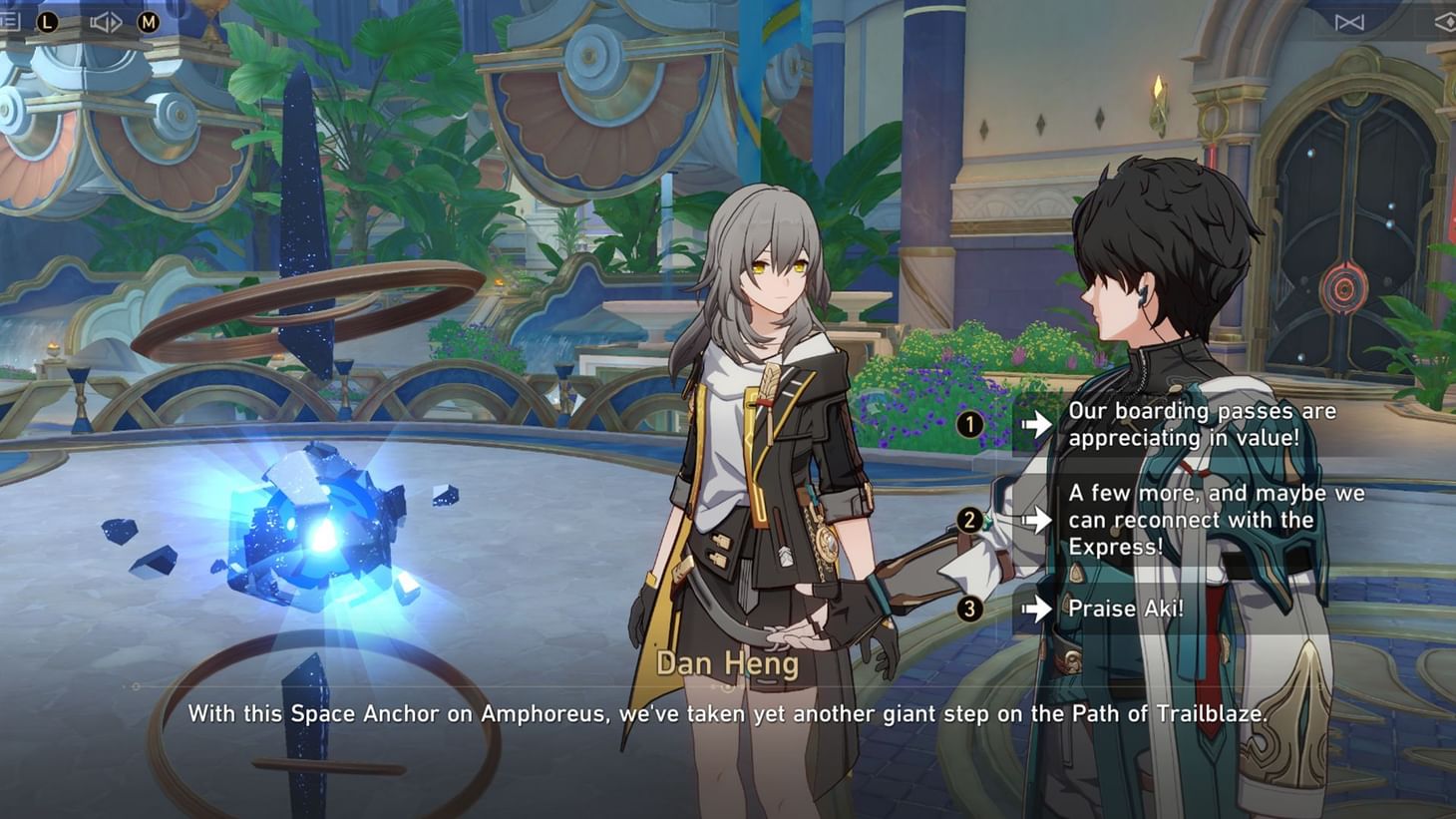Select 'Our boarding passes are appreciating in value!'
This screenshot has height=819, width=1456.
pyautogui.click(x=1202, y=424)
